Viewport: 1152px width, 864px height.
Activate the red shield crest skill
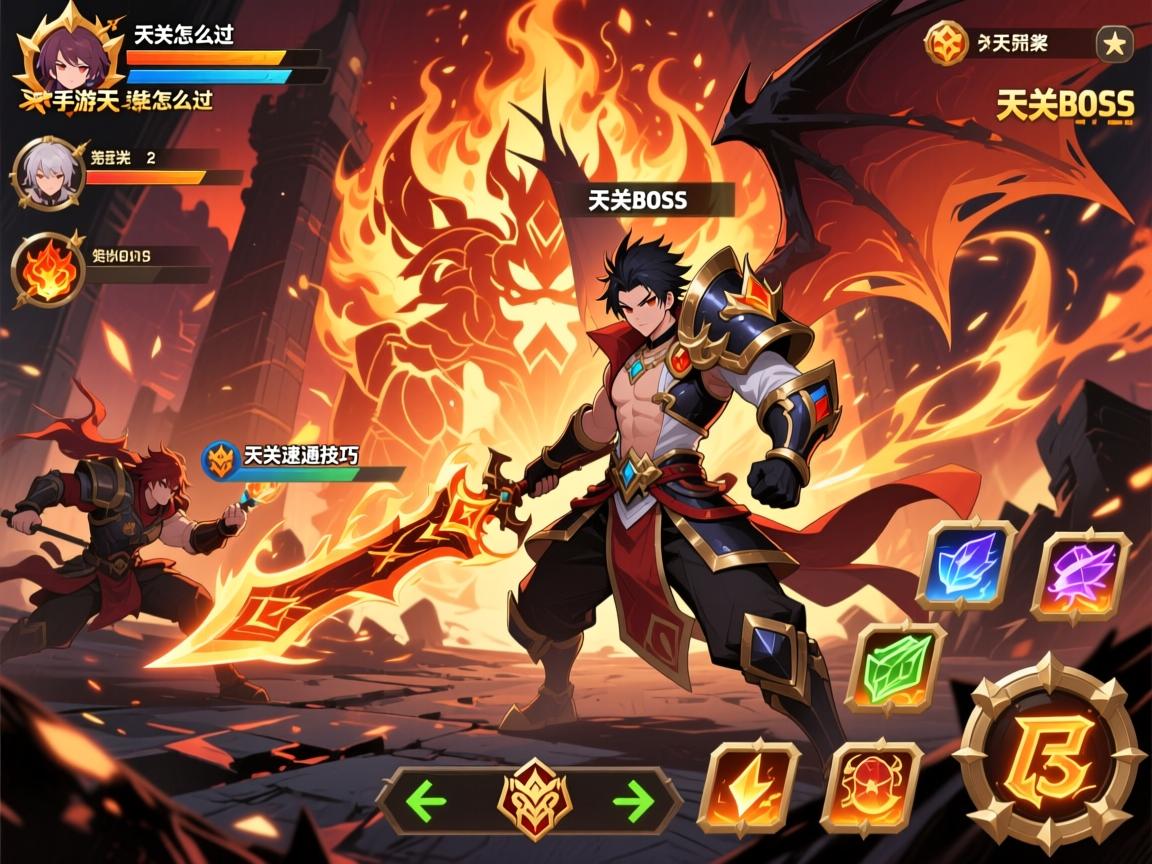point(869,787)
